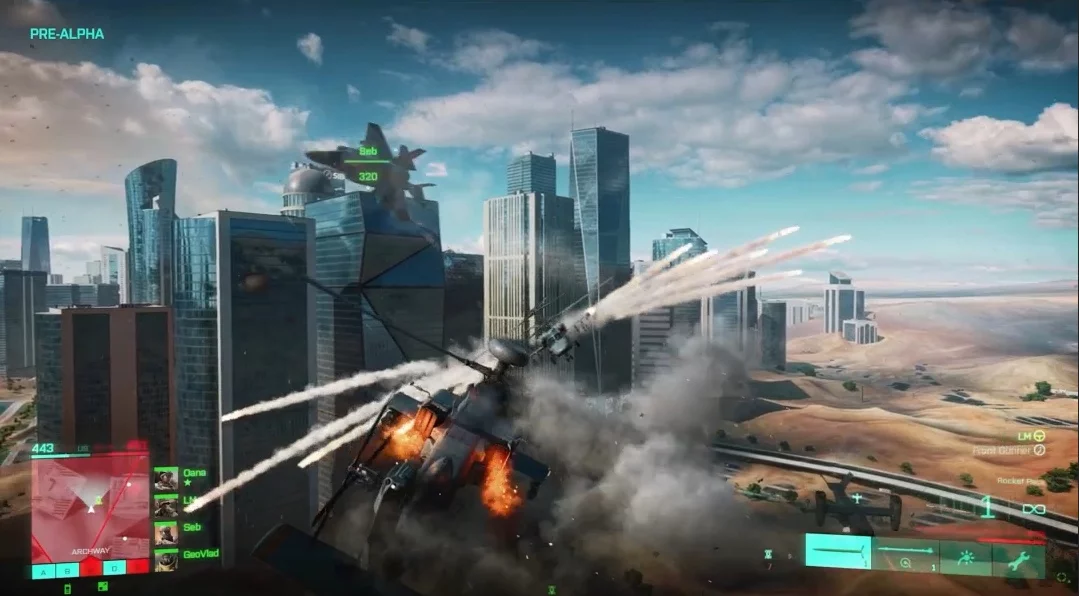Image resolution: width=1079 pixels, height=596 pixels.
Task: Select squad member Oana's portrait
Action: pyautogui.click(x=166, y=479)
